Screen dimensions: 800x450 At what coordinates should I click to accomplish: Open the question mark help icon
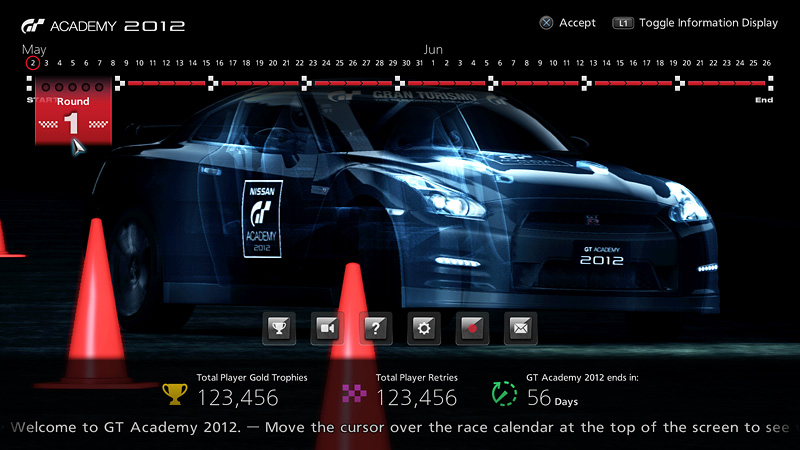point(376,327)
